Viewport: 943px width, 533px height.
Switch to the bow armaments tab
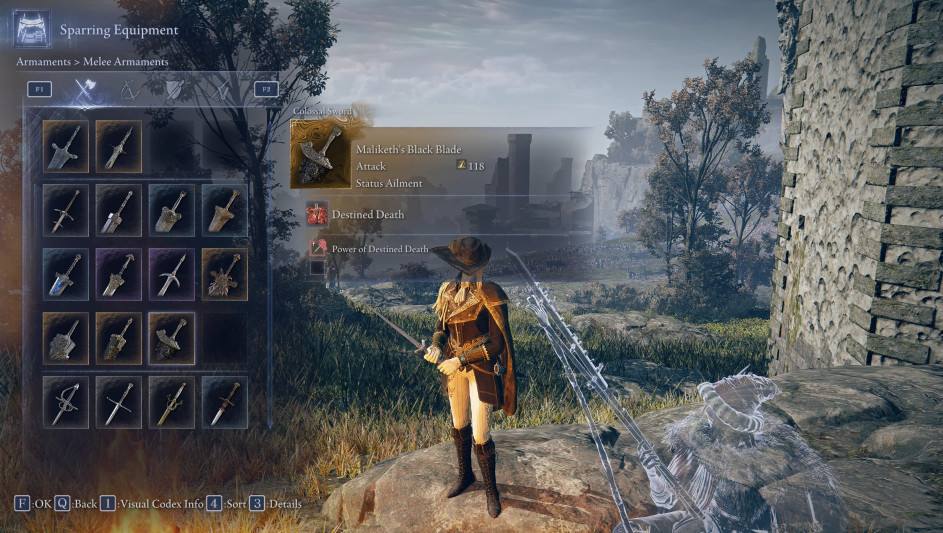128,91
